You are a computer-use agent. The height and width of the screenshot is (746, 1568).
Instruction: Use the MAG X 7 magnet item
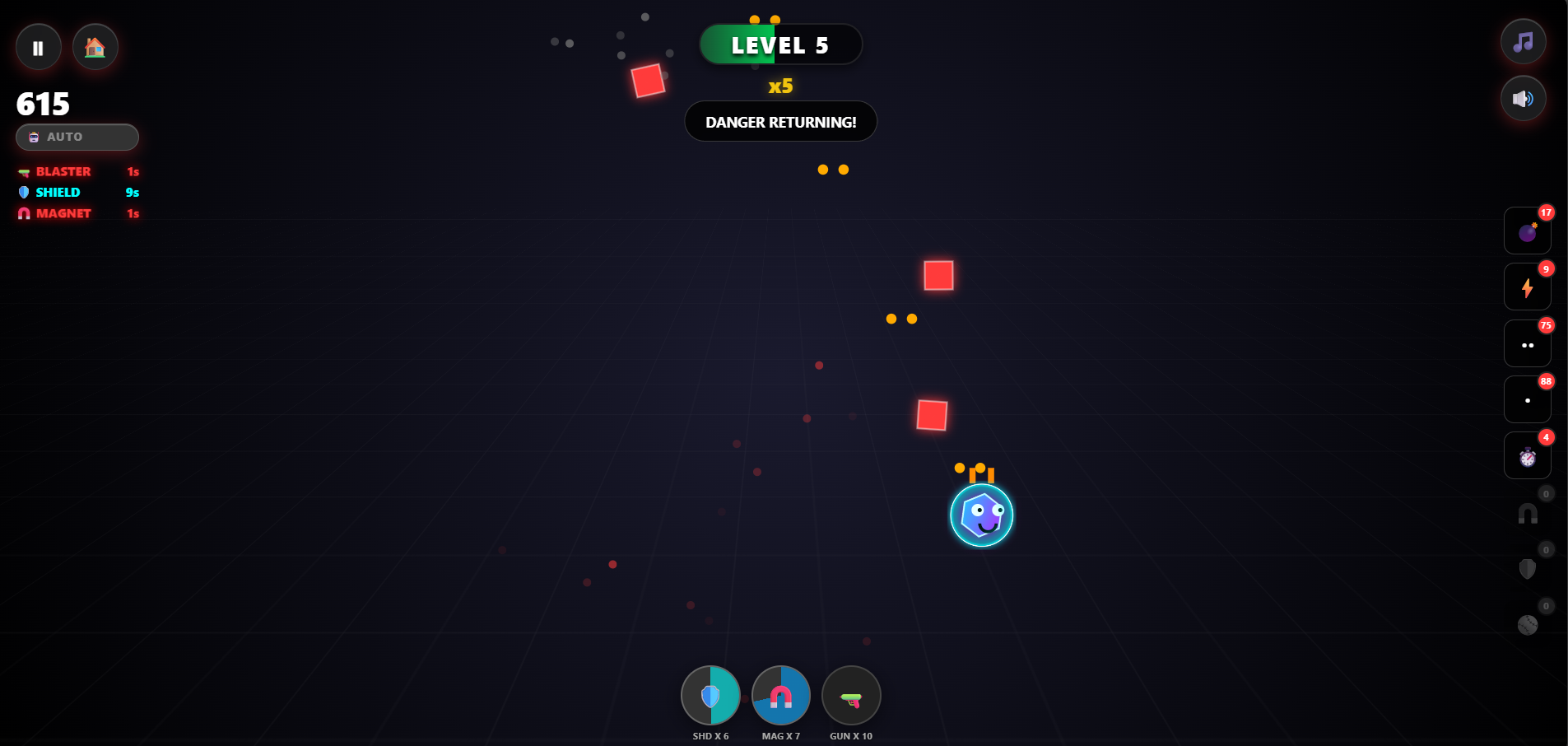coord(780,696)
